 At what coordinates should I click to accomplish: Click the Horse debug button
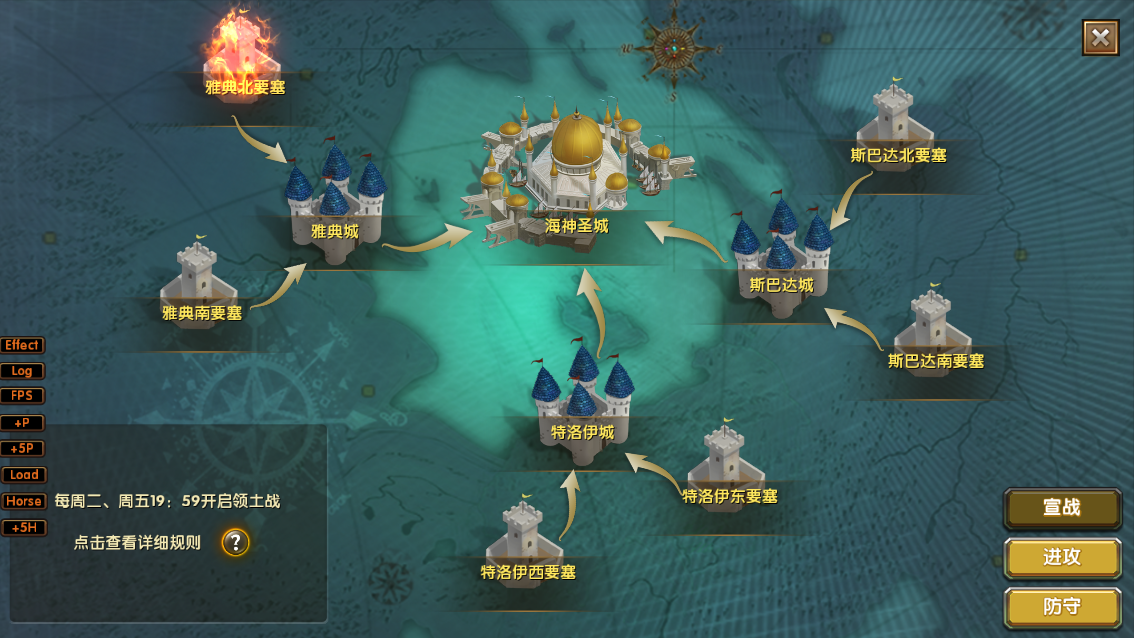point(22,501)
